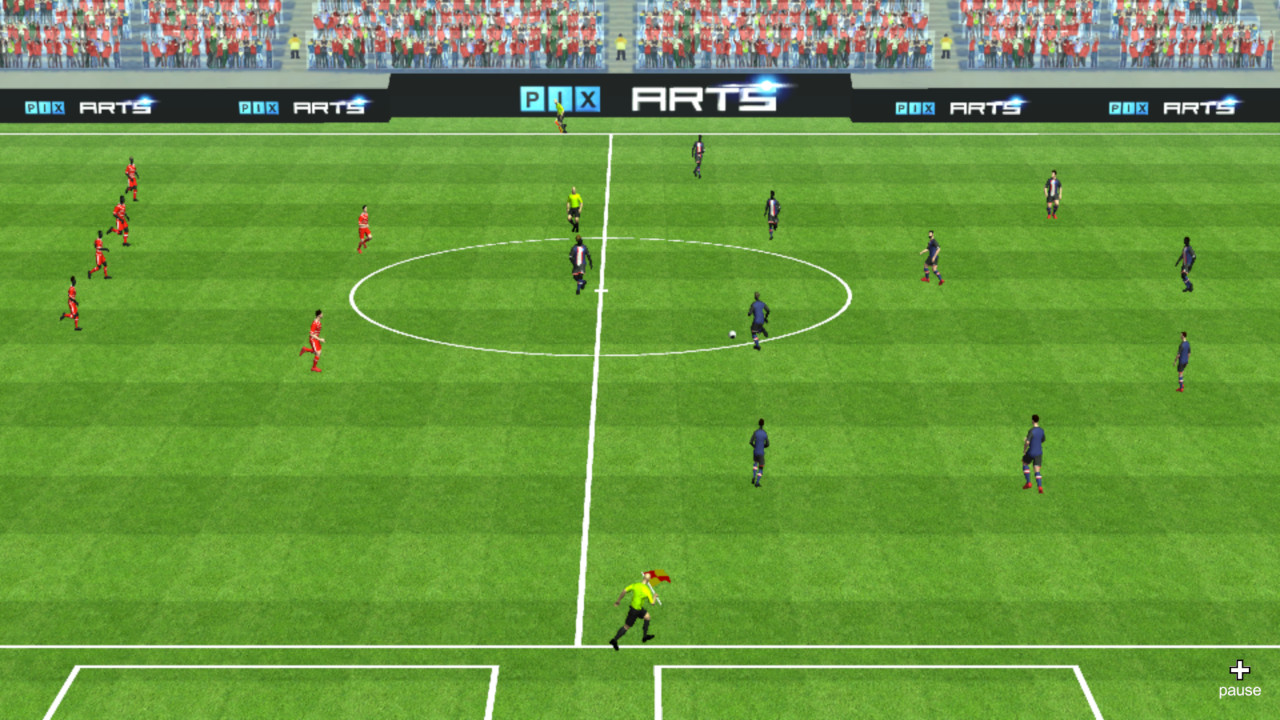Click the plus-shaped pause icon
This screenshot has width=1280, height=720.
pos(1240,668)
